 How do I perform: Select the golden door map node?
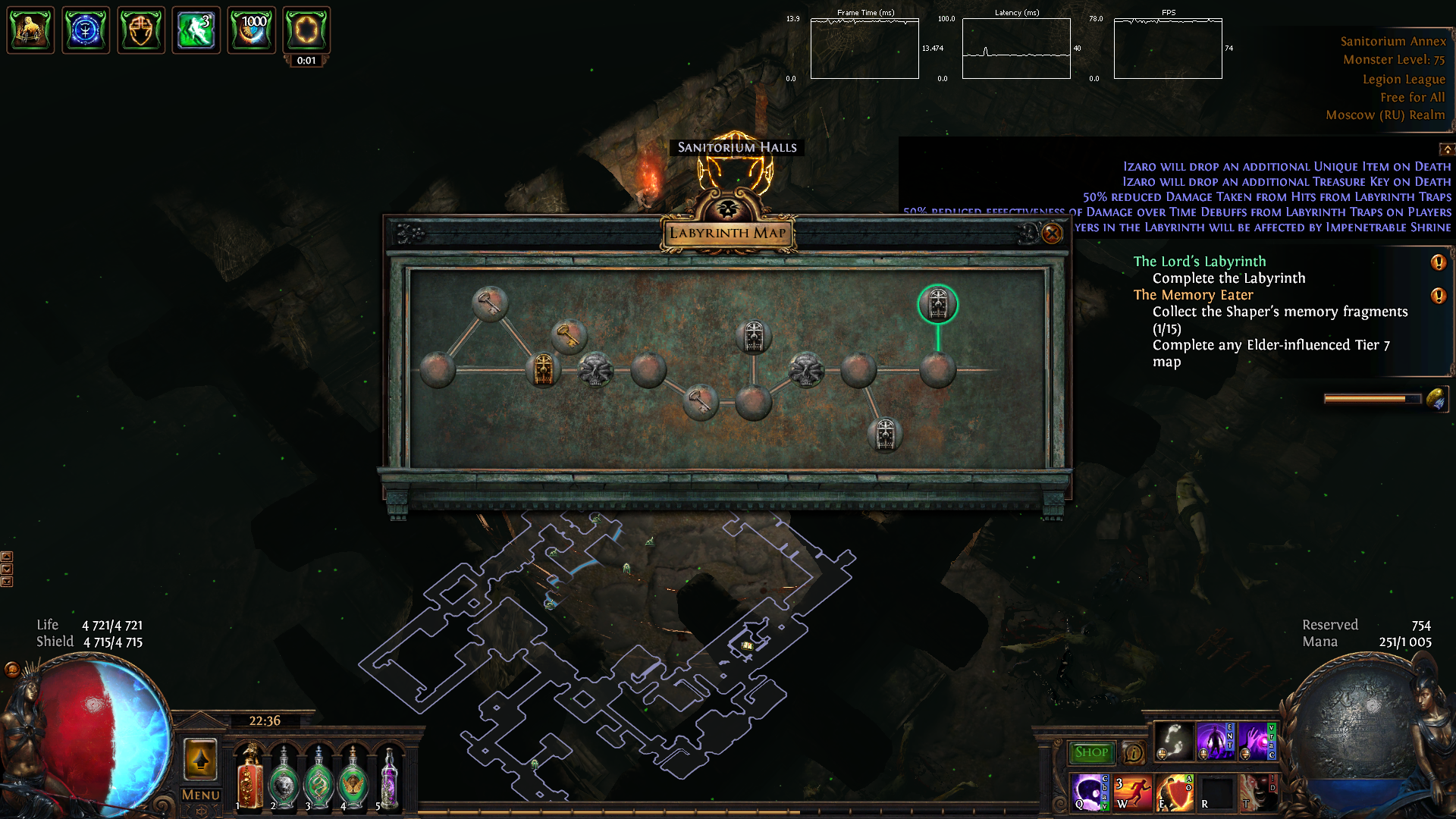pyautogui.click(x=543, y=370)
